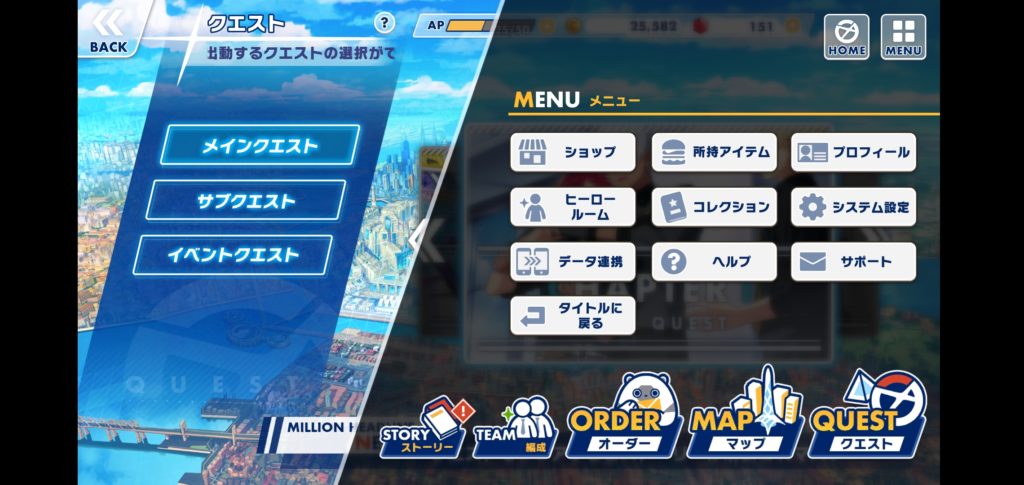Screen dimensions: 1024x485
Task: Open イベントクエスト (Event Quest)
Action: [232, 255]
